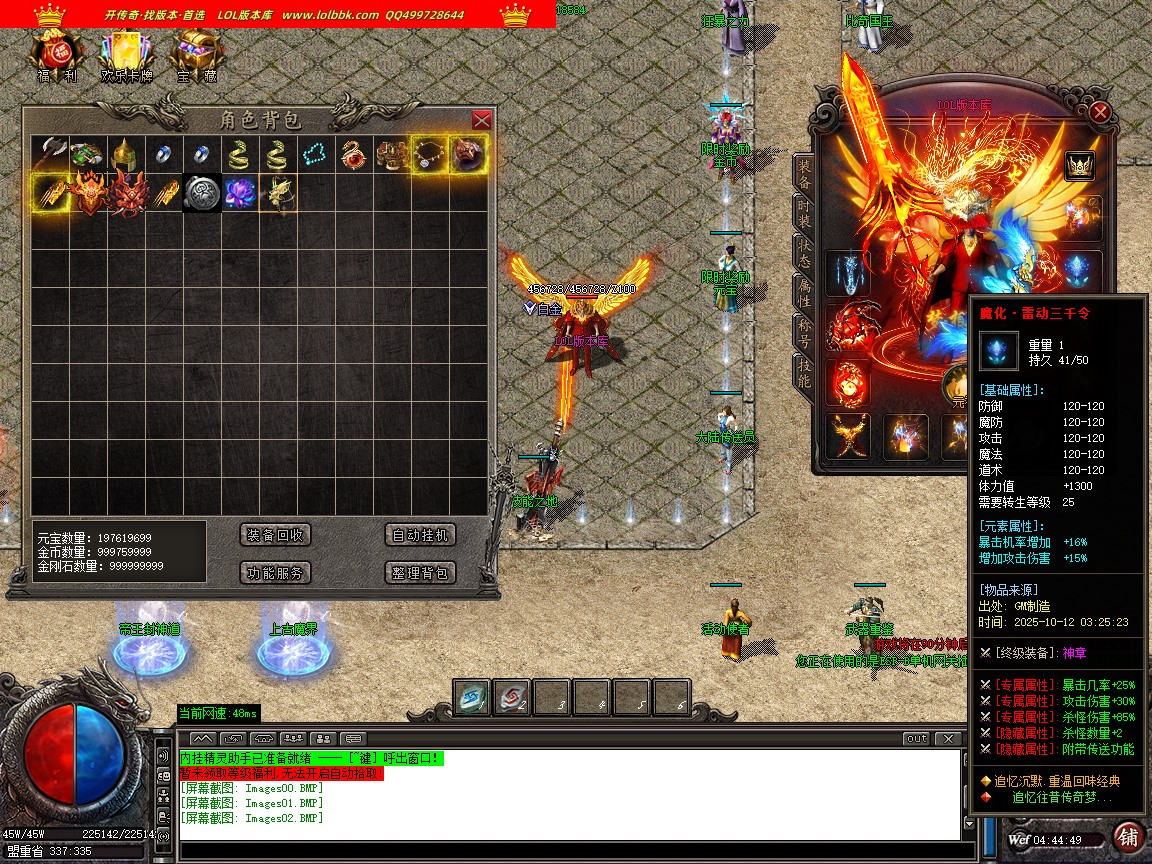Select the crown icon in character panel

click(1079, 165)
